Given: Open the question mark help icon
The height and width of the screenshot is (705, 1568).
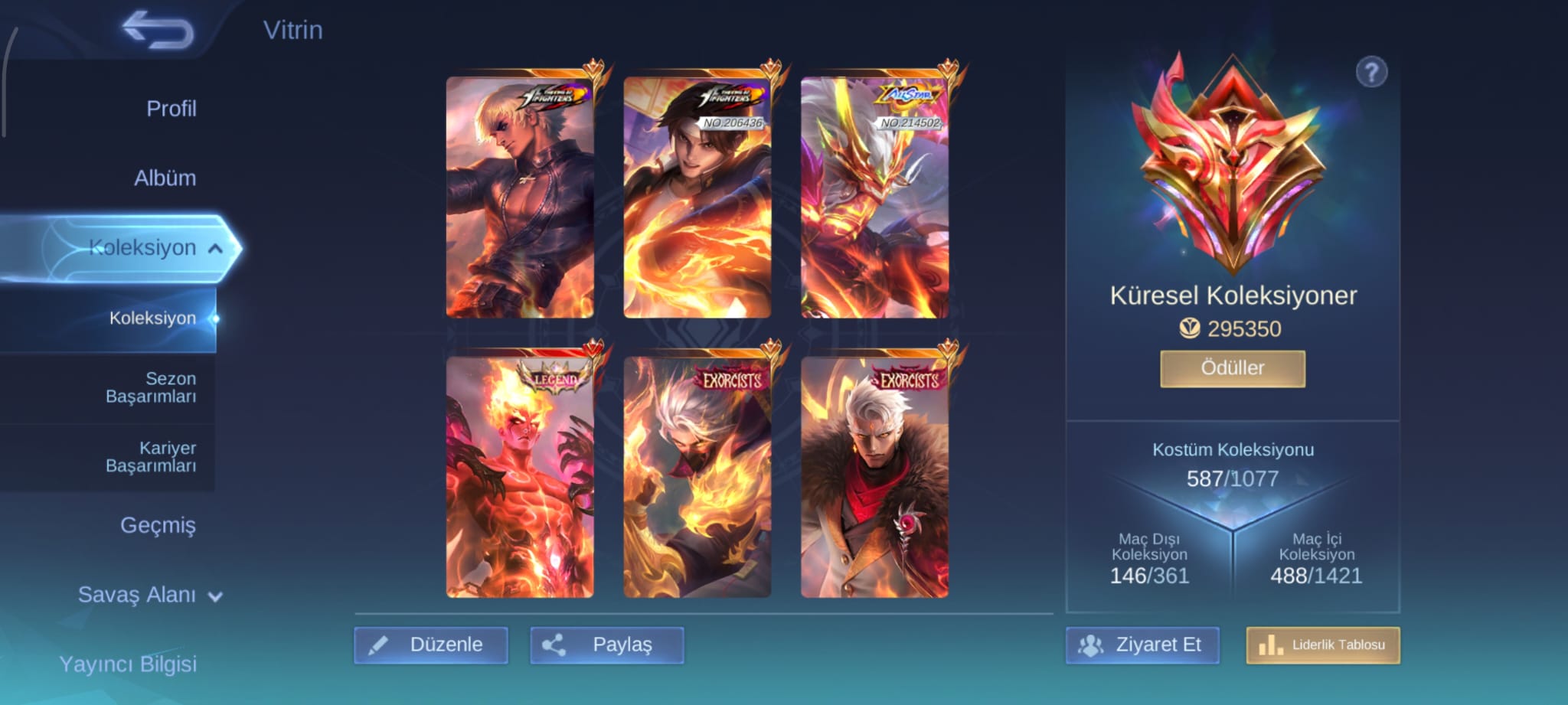Looking at the screenshot, I should (1371, 73).
